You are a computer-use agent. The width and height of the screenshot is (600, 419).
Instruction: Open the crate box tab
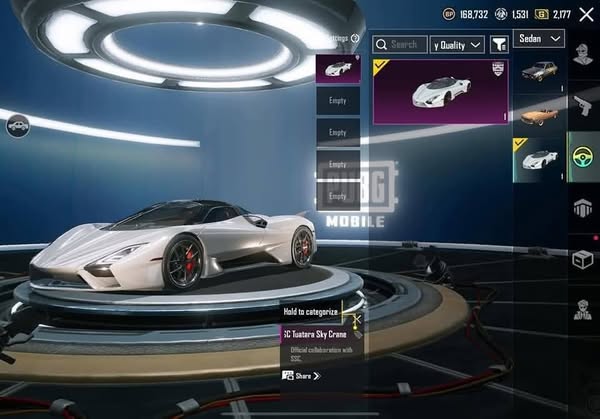[583, 258]
